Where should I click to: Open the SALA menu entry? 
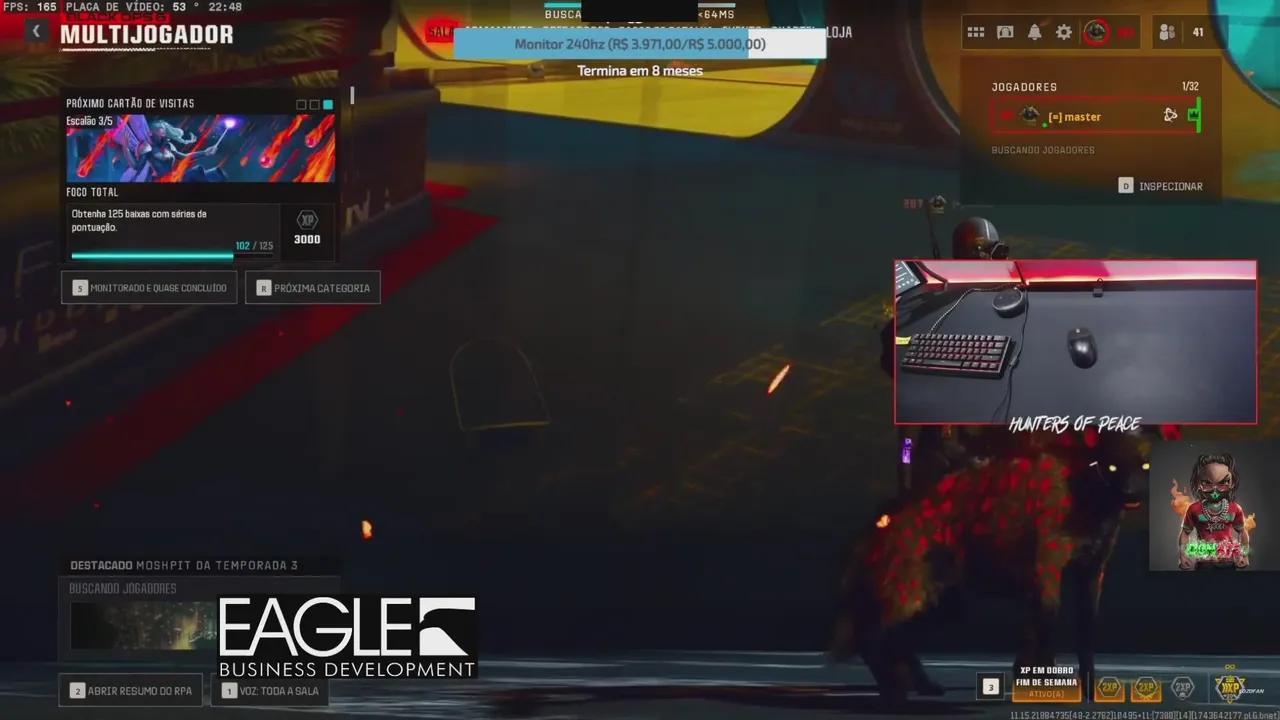click(x=443, y=32)
